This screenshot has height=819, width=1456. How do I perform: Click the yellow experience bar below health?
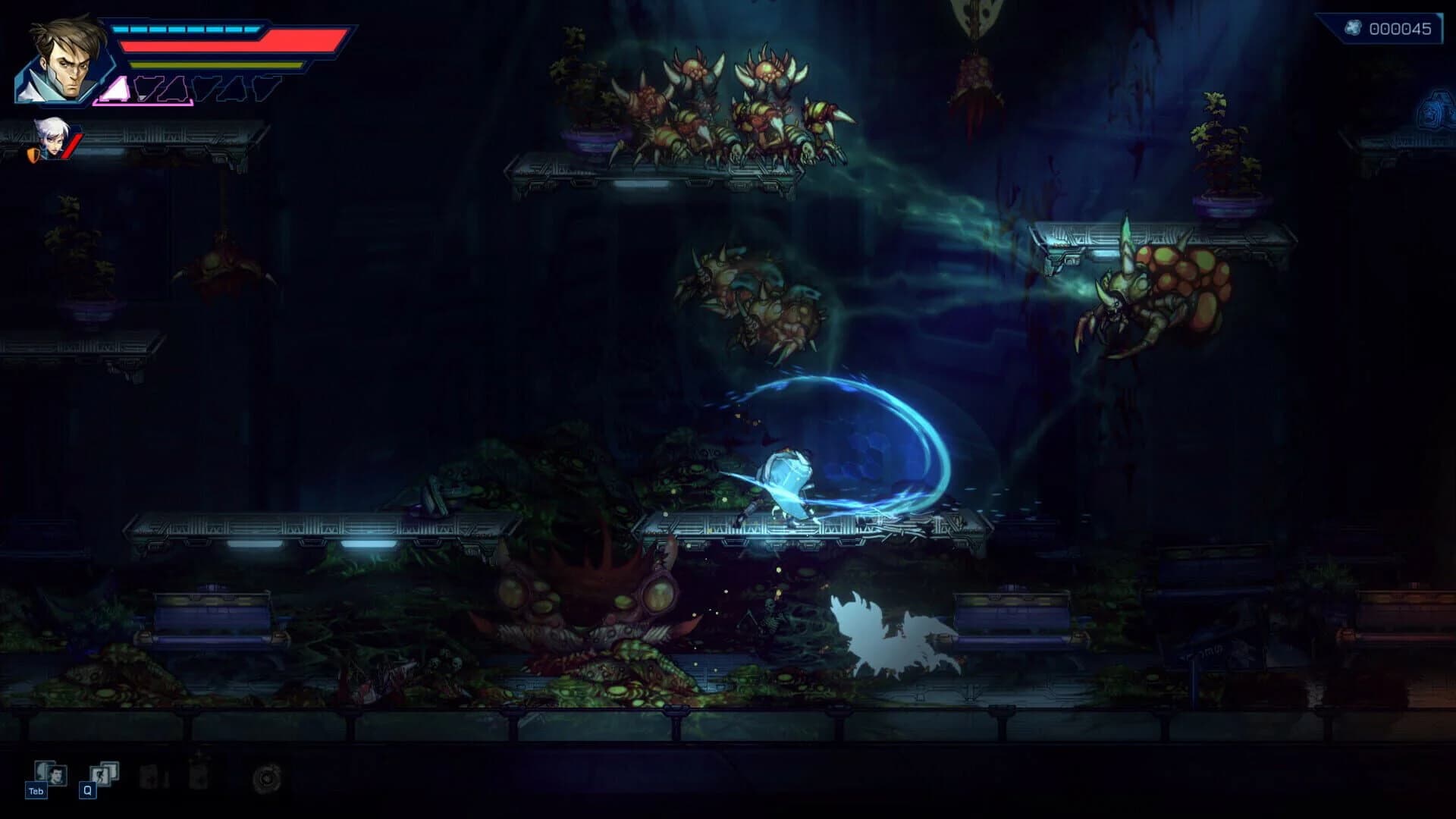coord(216,64)
